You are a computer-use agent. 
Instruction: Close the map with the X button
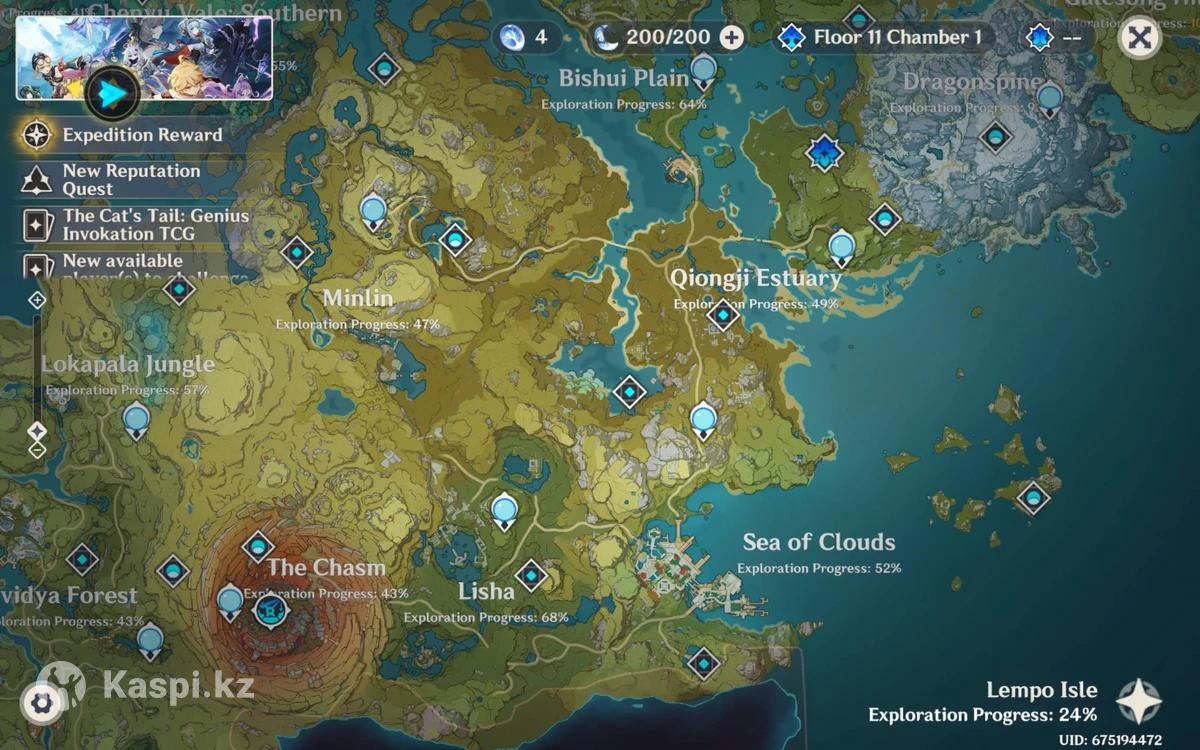pyautogui.click(x=1139, y=38)
